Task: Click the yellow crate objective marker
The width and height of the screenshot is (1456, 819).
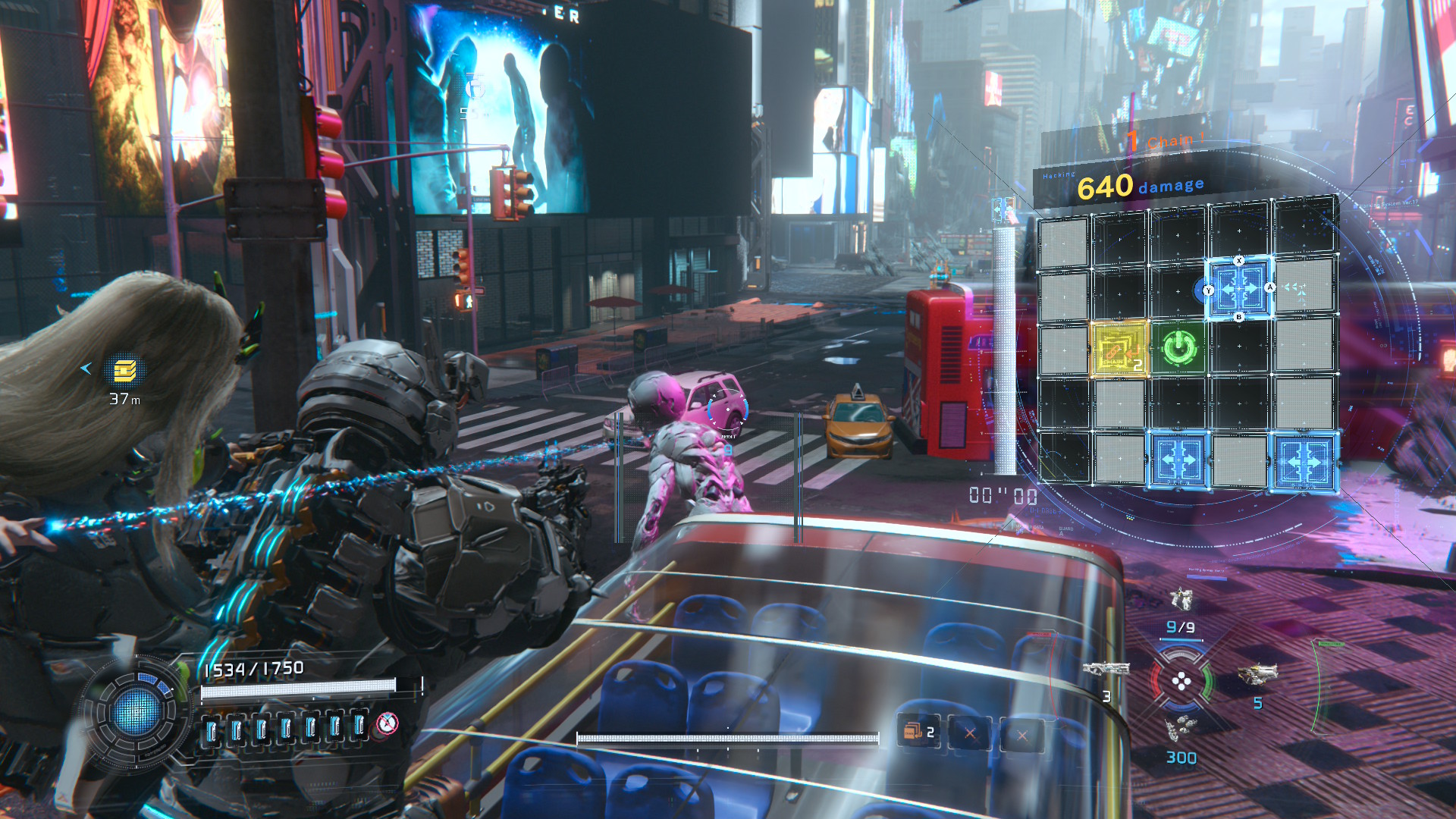Action: point(125,371)
